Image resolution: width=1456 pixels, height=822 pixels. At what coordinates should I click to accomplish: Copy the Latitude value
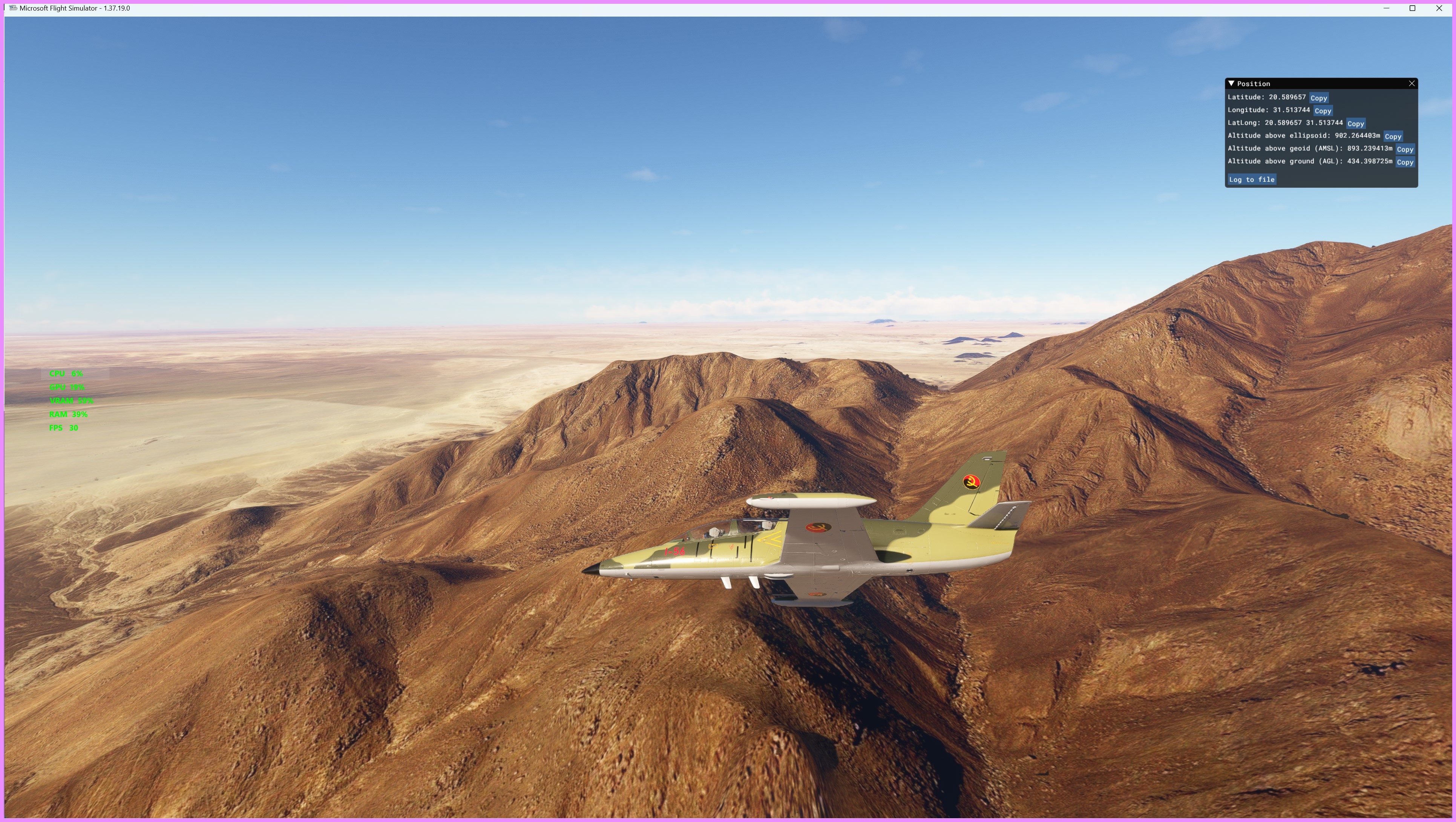pyautogui.click(x=1318, y=98)
